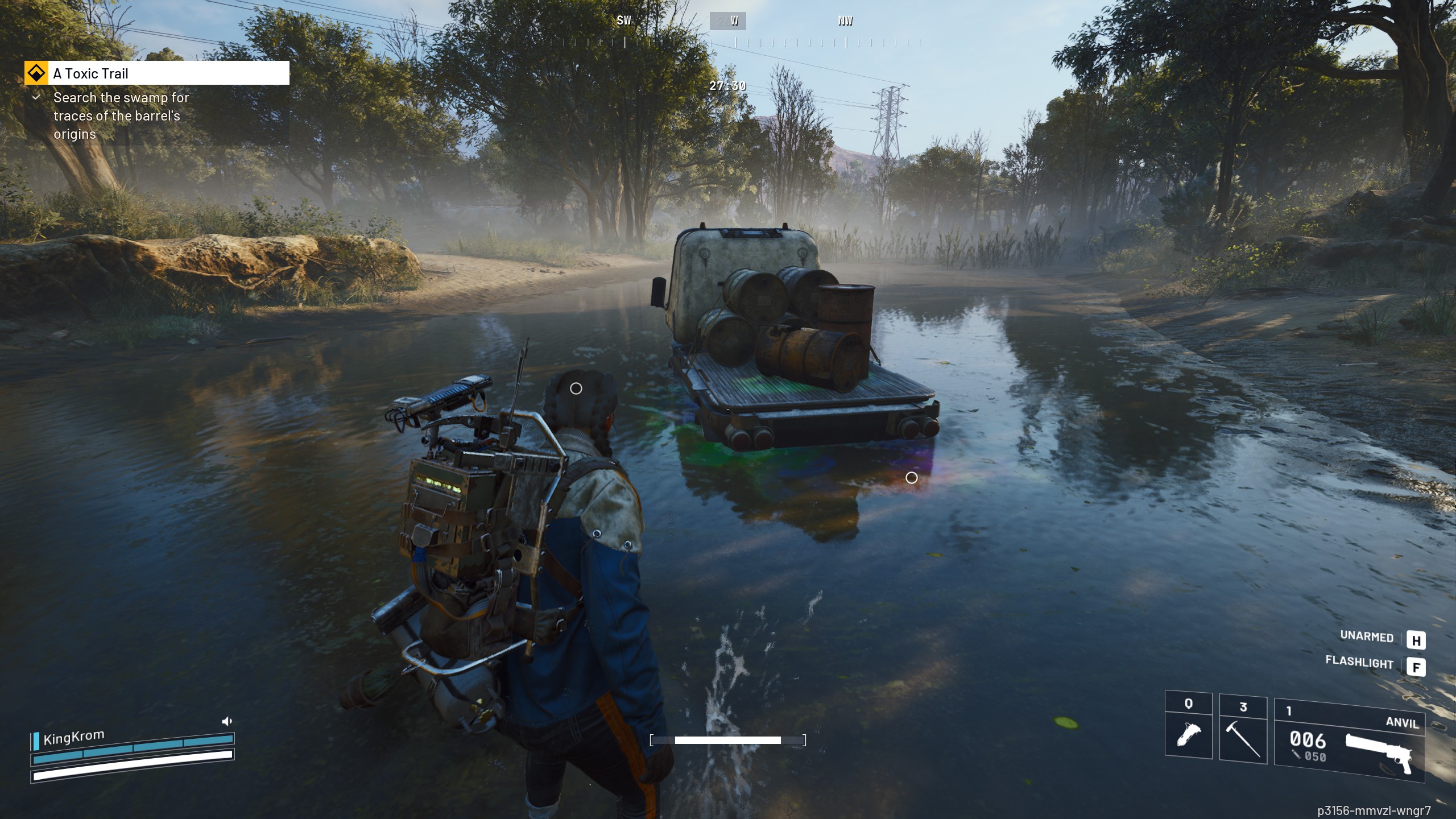Click the NW marker on the compass
The image size is (1456, 819).
pos(845,20)
